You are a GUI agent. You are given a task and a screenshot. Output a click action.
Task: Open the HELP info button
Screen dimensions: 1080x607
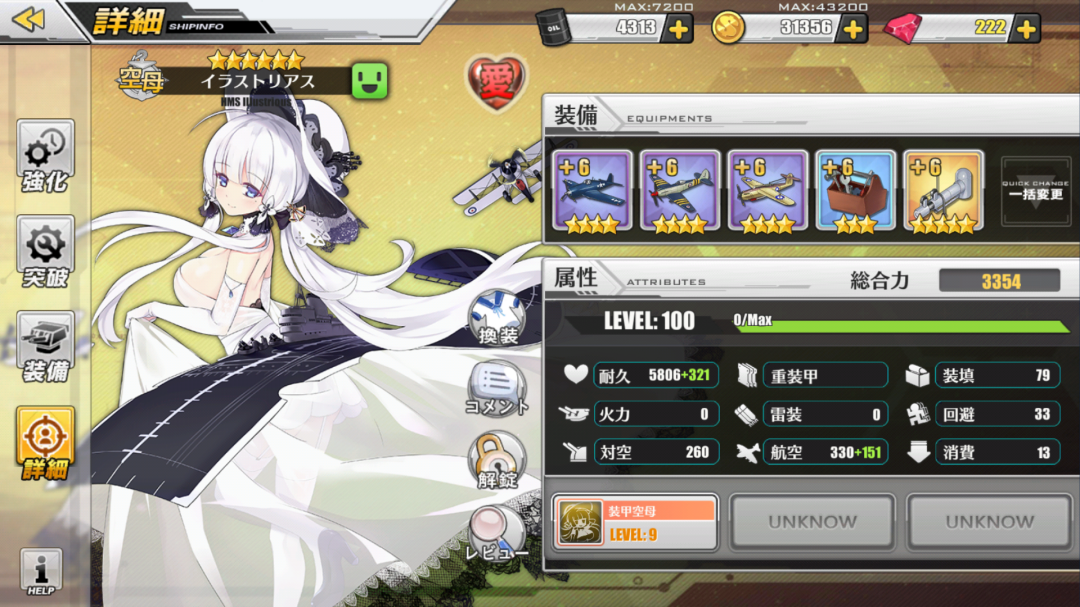pos(41,573)
